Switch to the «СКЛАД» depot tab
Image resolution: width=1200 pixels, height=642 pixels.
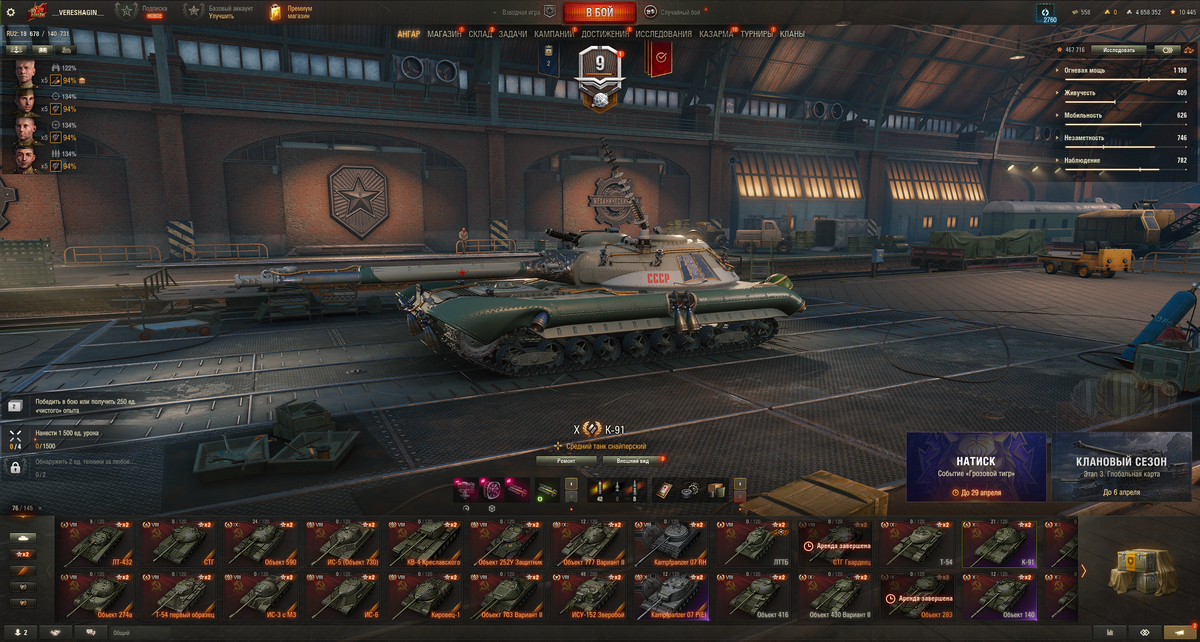pos(480,34)
